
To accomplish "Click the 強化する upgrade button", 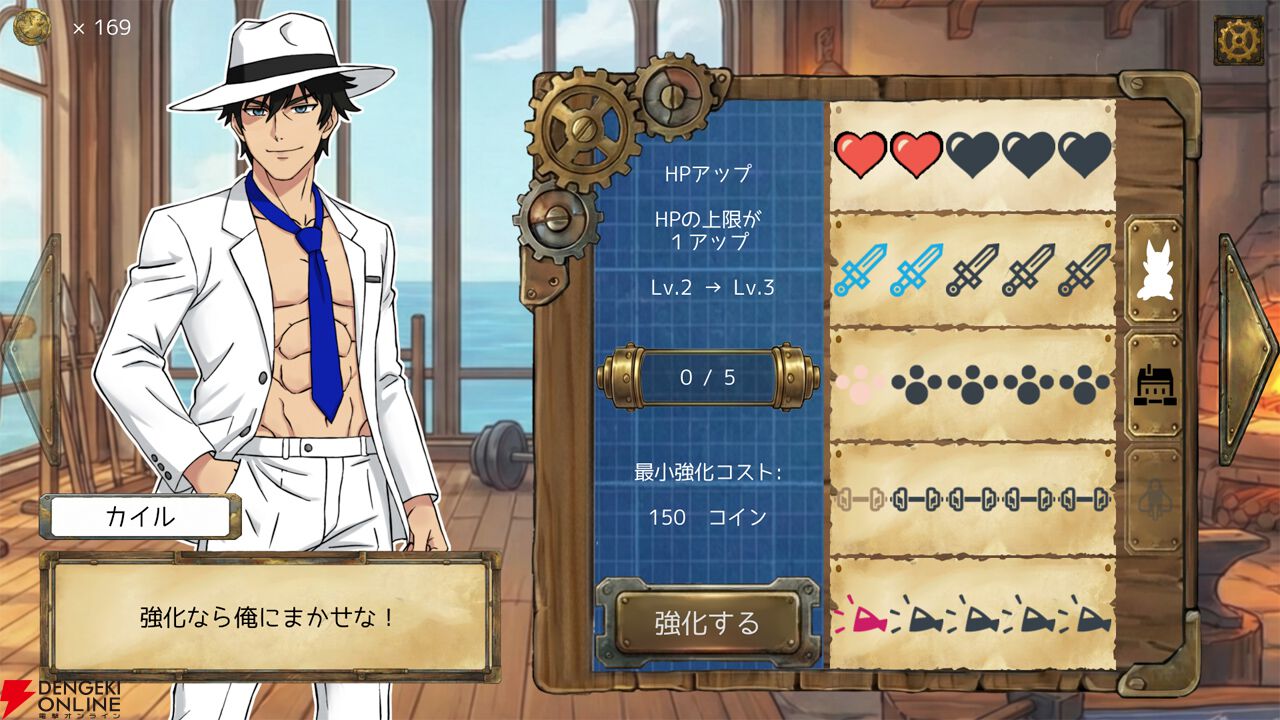I will [x=707, y=623].
